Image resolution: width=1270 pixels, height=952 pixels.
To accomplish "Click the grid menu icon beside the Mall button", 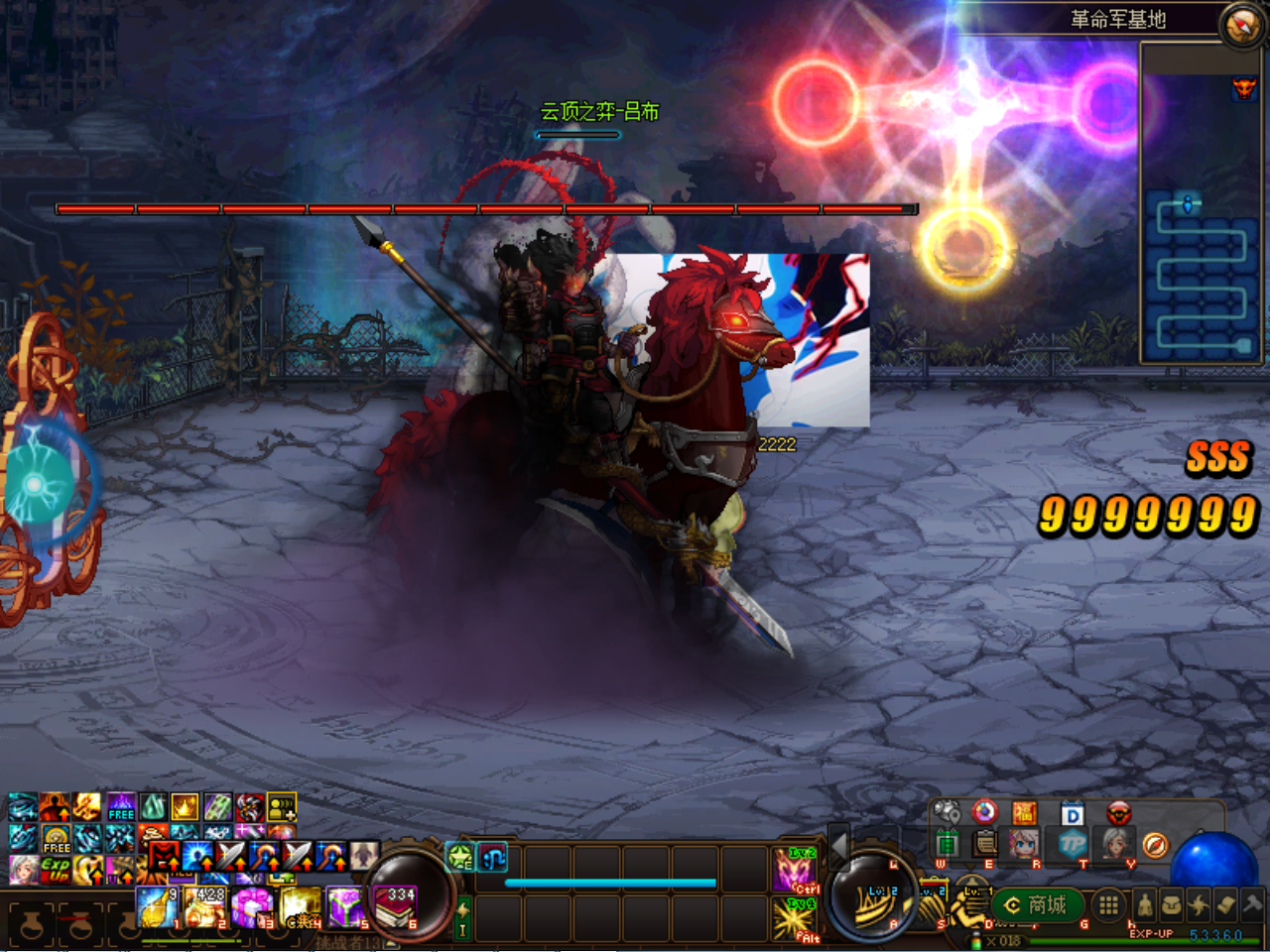I will pyautogui.click(x=1108, y=906).
